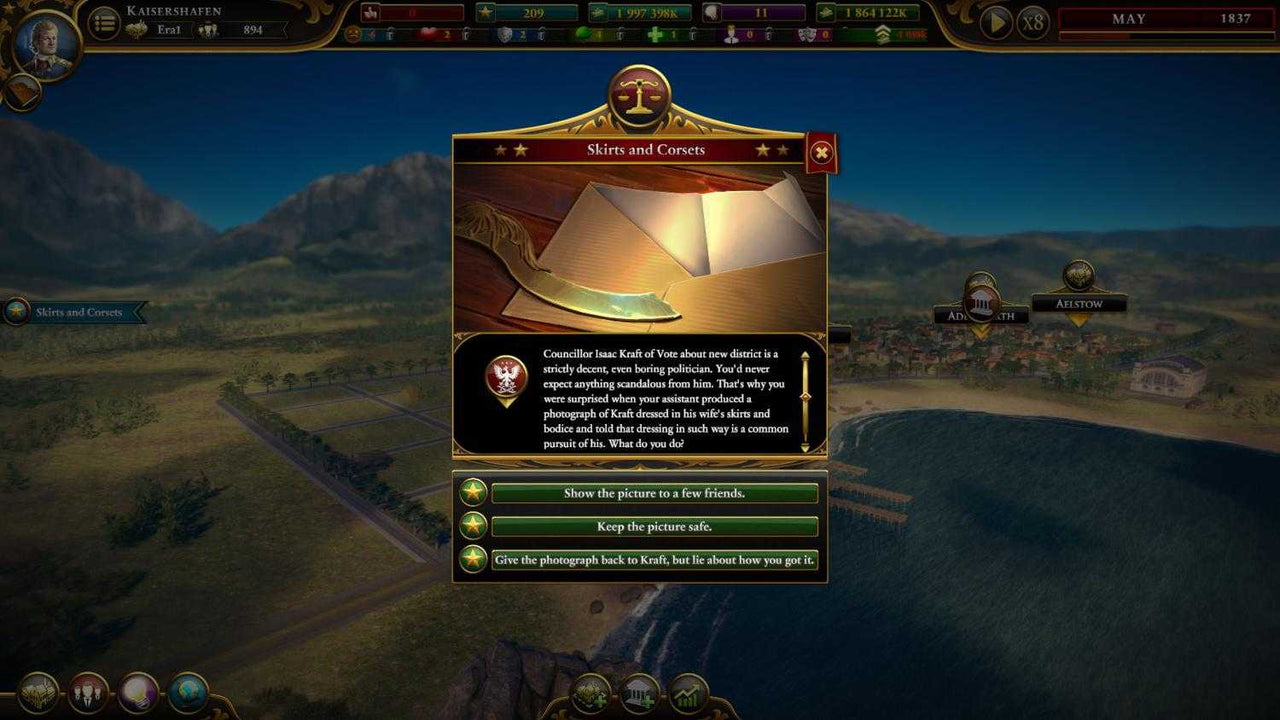The image size is (1280, 720).
Task: Toggle game pause with the play button
Action: pyautogui.click(x=994, y=21)
